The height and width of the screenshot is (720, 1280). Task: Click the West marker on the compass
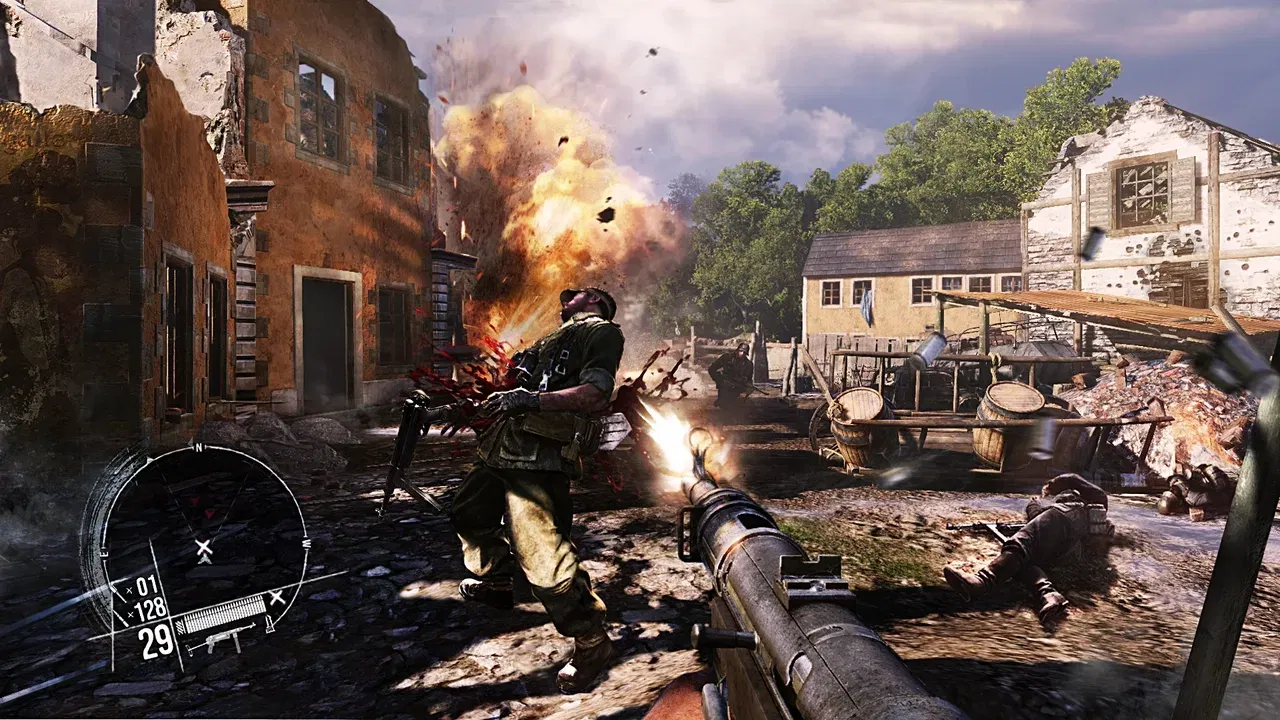tap(306, 545)
